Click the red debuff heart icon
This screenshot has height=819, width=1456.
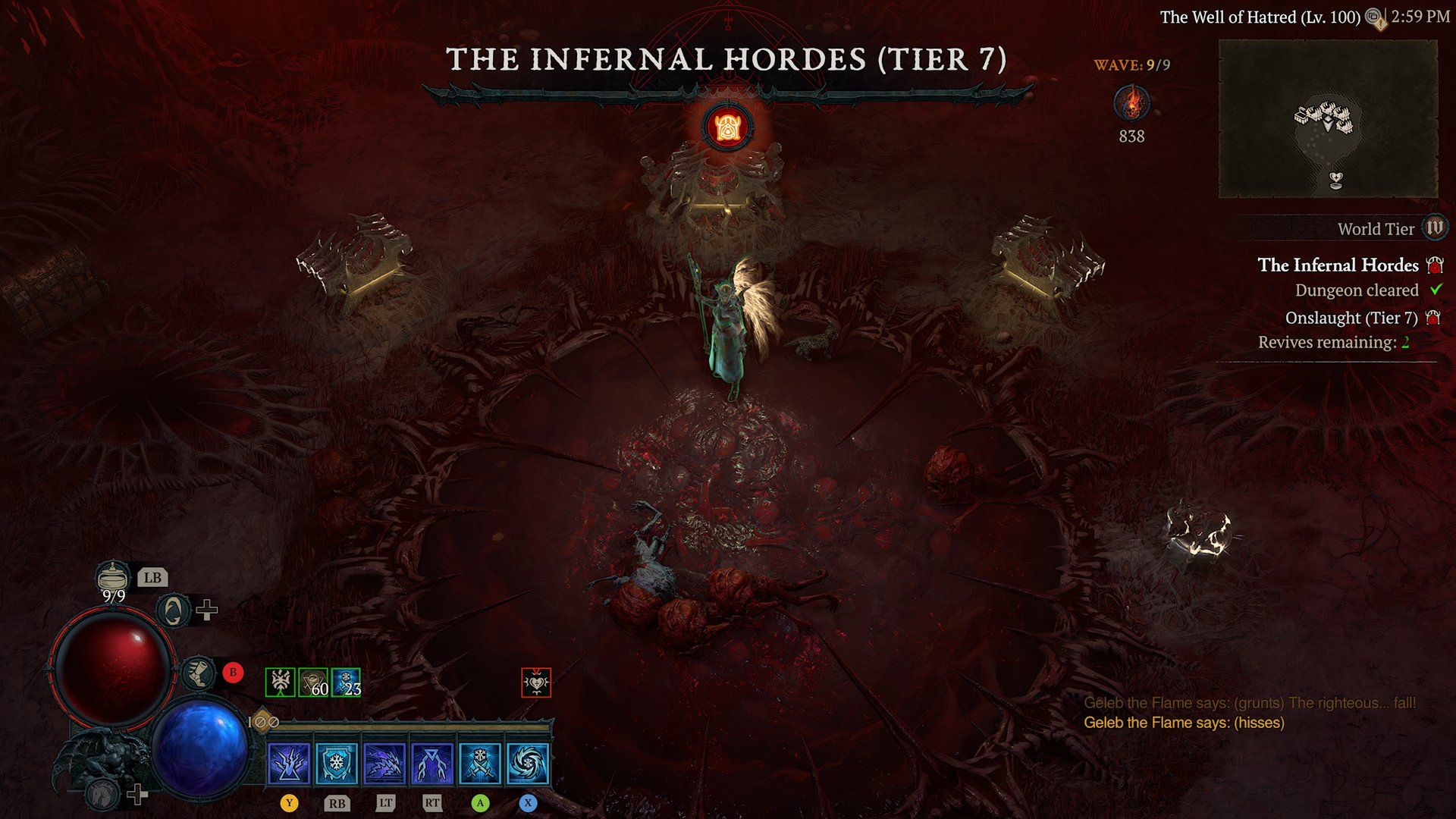(536, 682)
